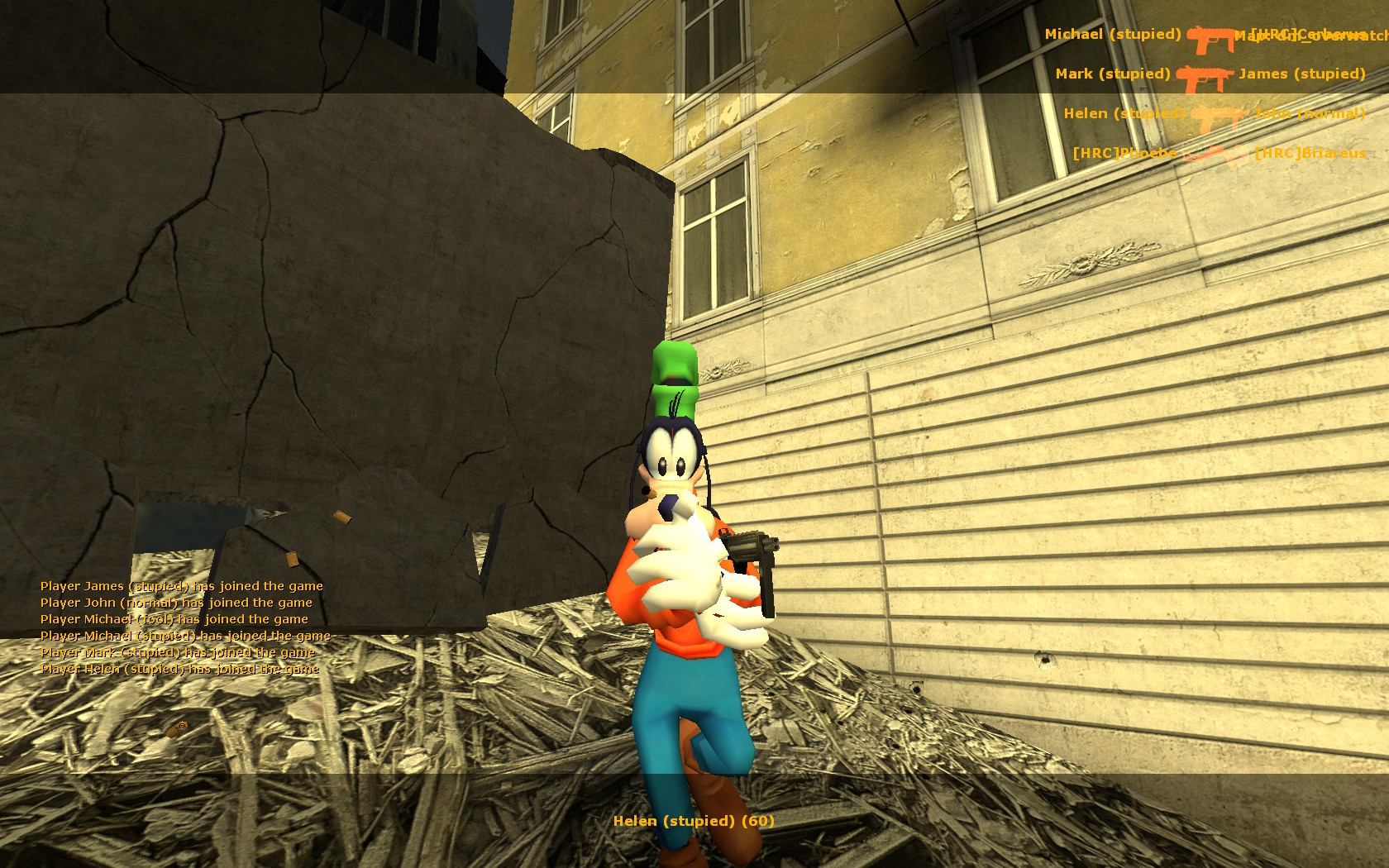The image size is (1389, 868).
Task: Select the Player Helen (stupied) joined line
Action: coord(179,670)
